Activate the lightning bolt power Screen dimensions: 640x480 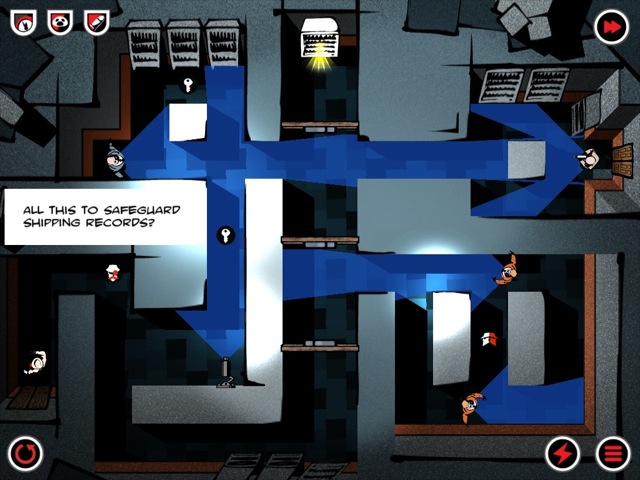[x=563, y=454]
